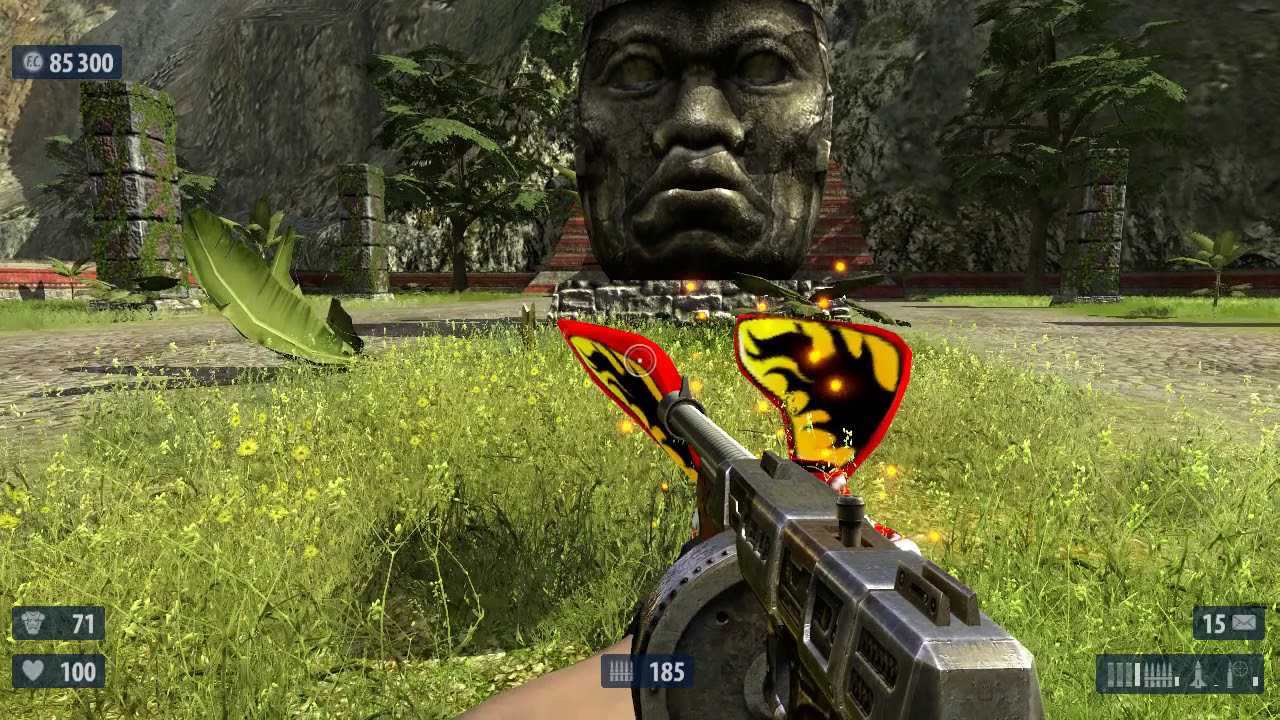
Task: Select the shotgun shells ammo icon
Action: pos(1120,674)
